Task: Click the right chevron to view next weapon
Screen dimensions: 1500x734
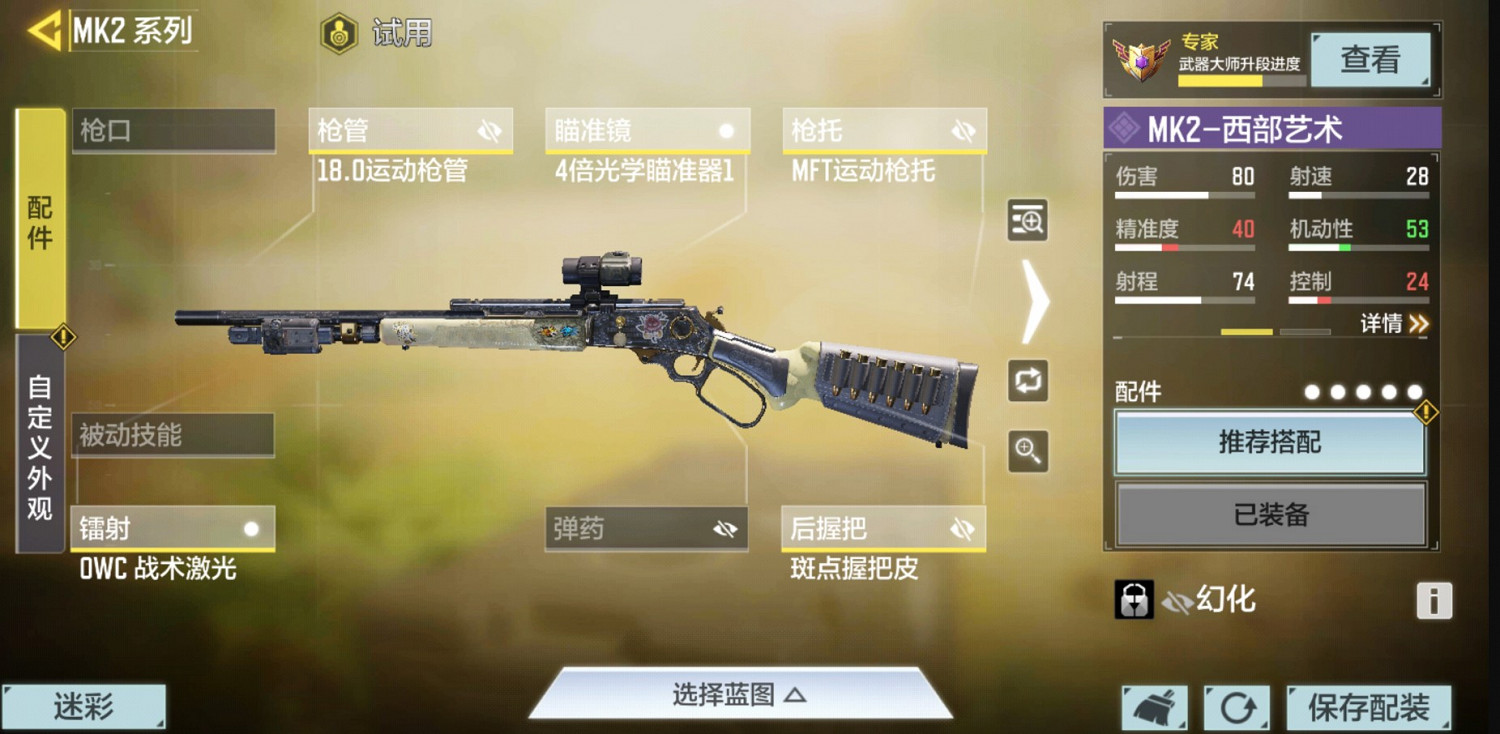Action: [1036, 300]
